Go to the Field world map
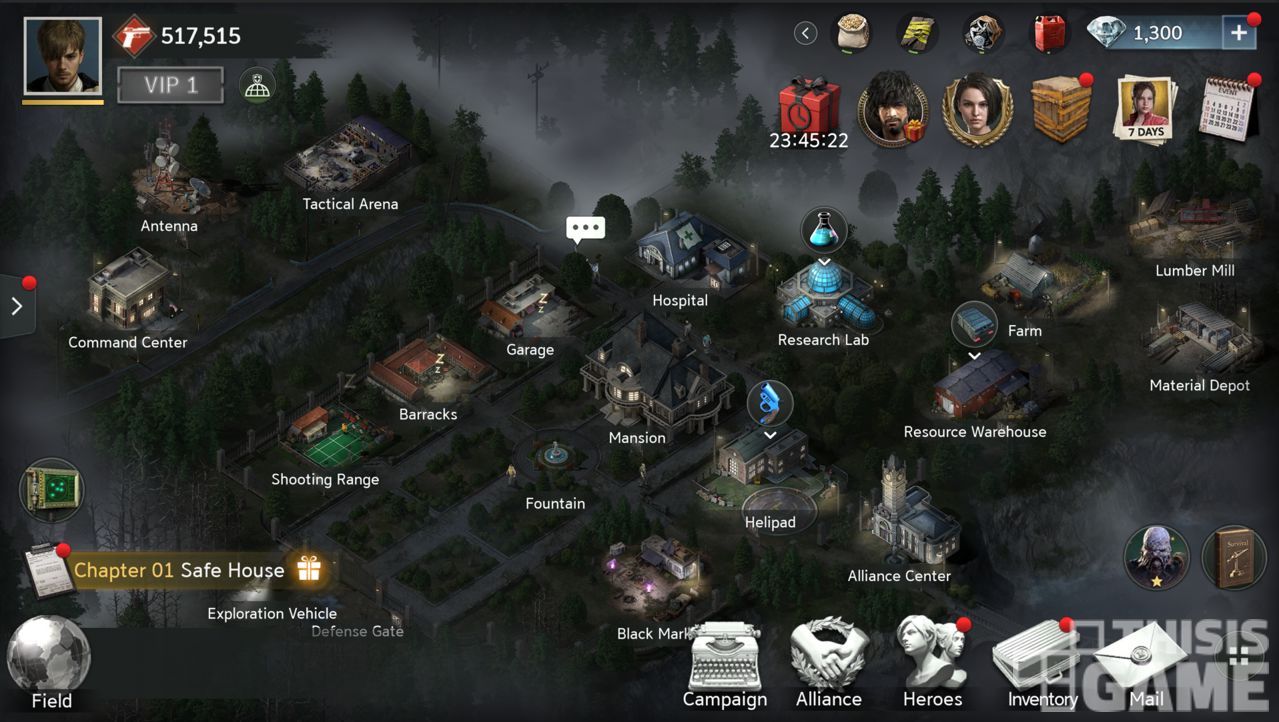This screenshot has height=722, width=1279. click(50, 662)
